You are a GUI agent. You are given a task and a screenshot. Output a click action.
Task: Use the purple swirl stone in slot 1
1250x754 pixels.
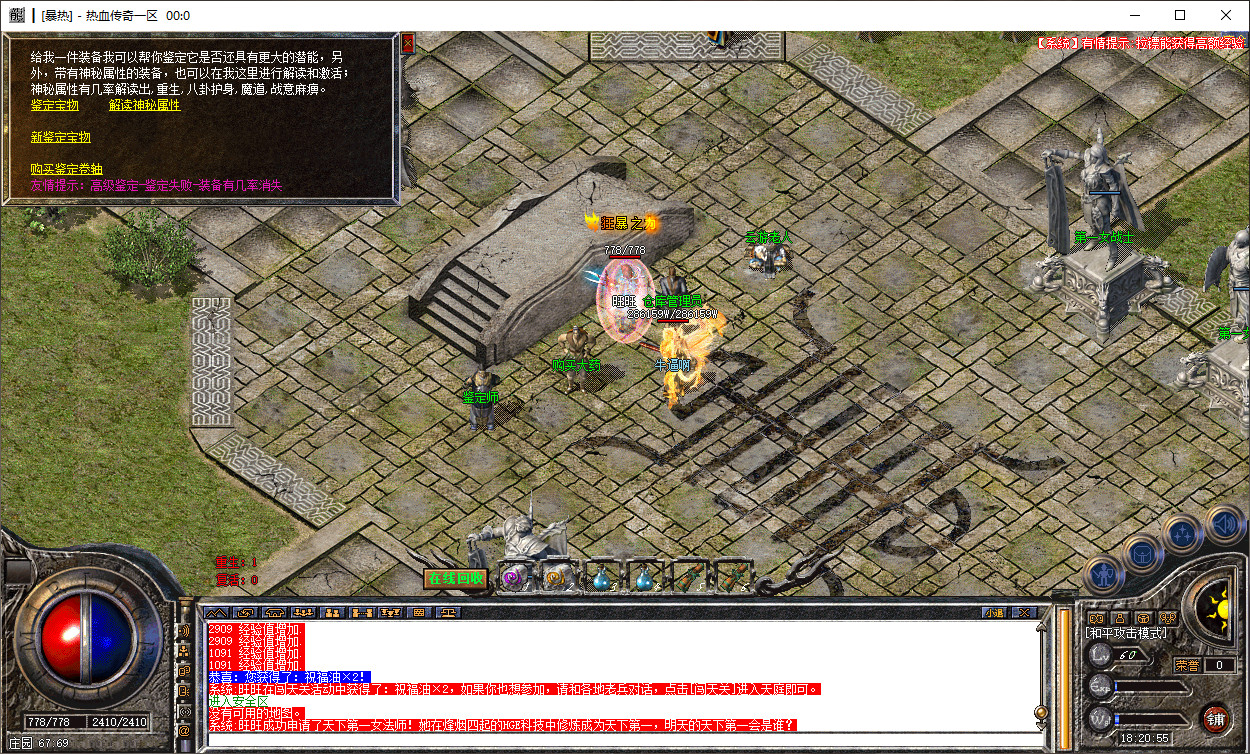(513, 577)
